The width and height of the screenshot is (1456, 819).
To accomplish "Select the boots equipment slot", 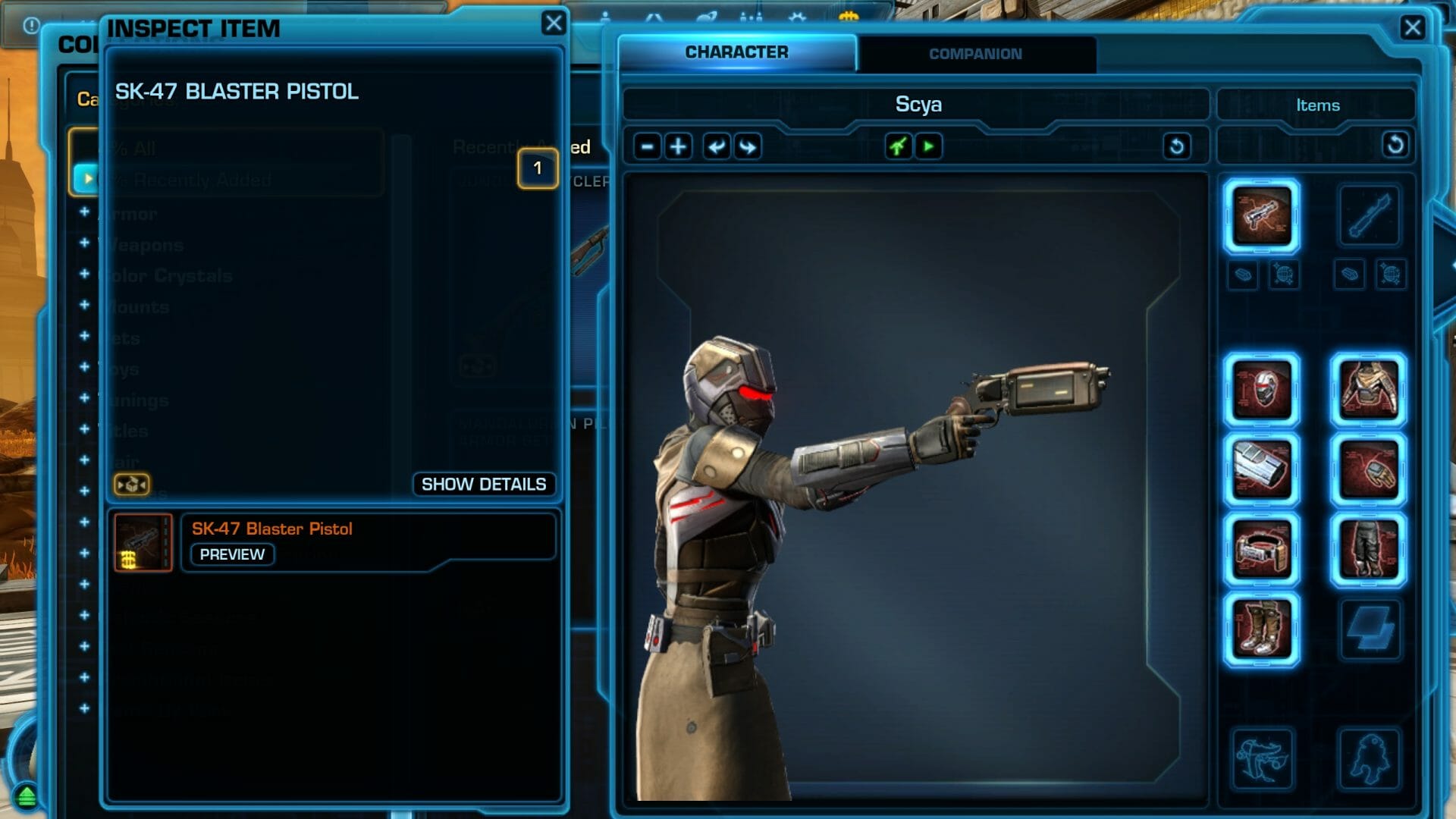I will coord(1261,629).
